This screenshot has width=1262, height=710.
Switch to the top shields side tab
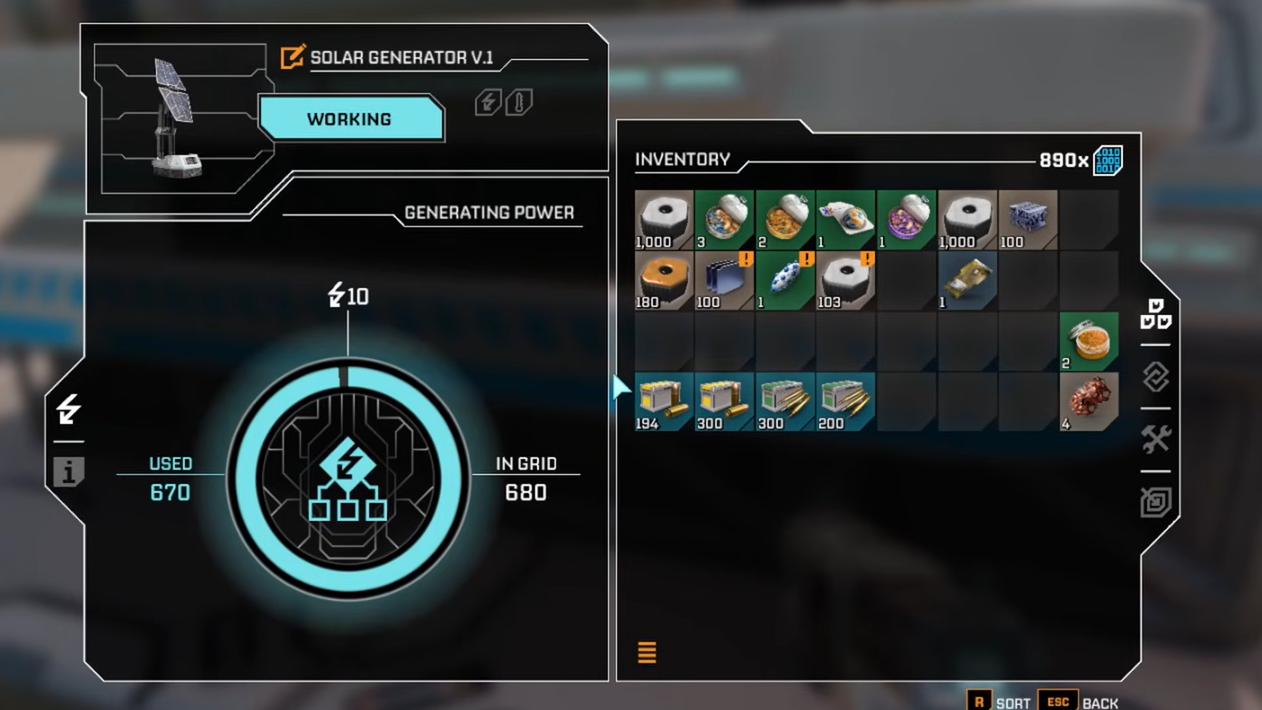[x=1156, y=315]
